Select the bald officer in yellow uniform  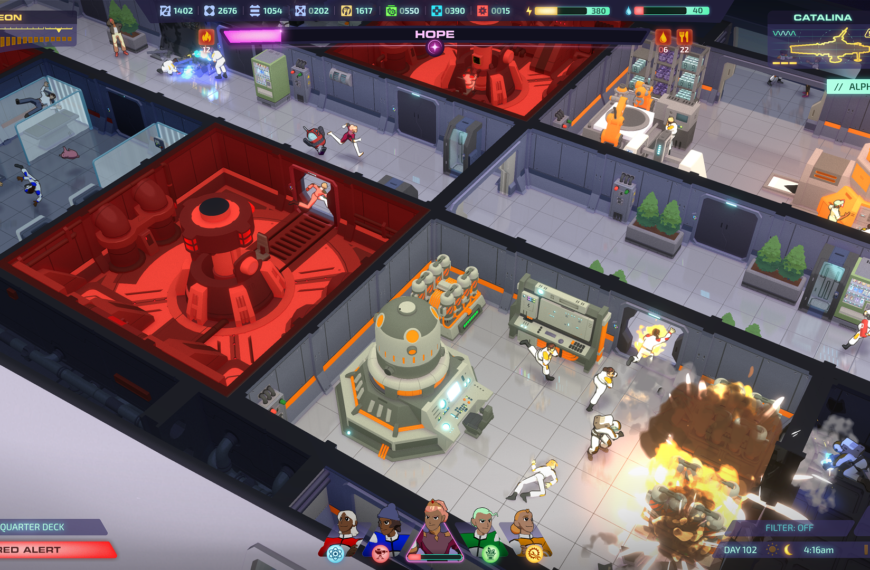click(x=526, y=529)
